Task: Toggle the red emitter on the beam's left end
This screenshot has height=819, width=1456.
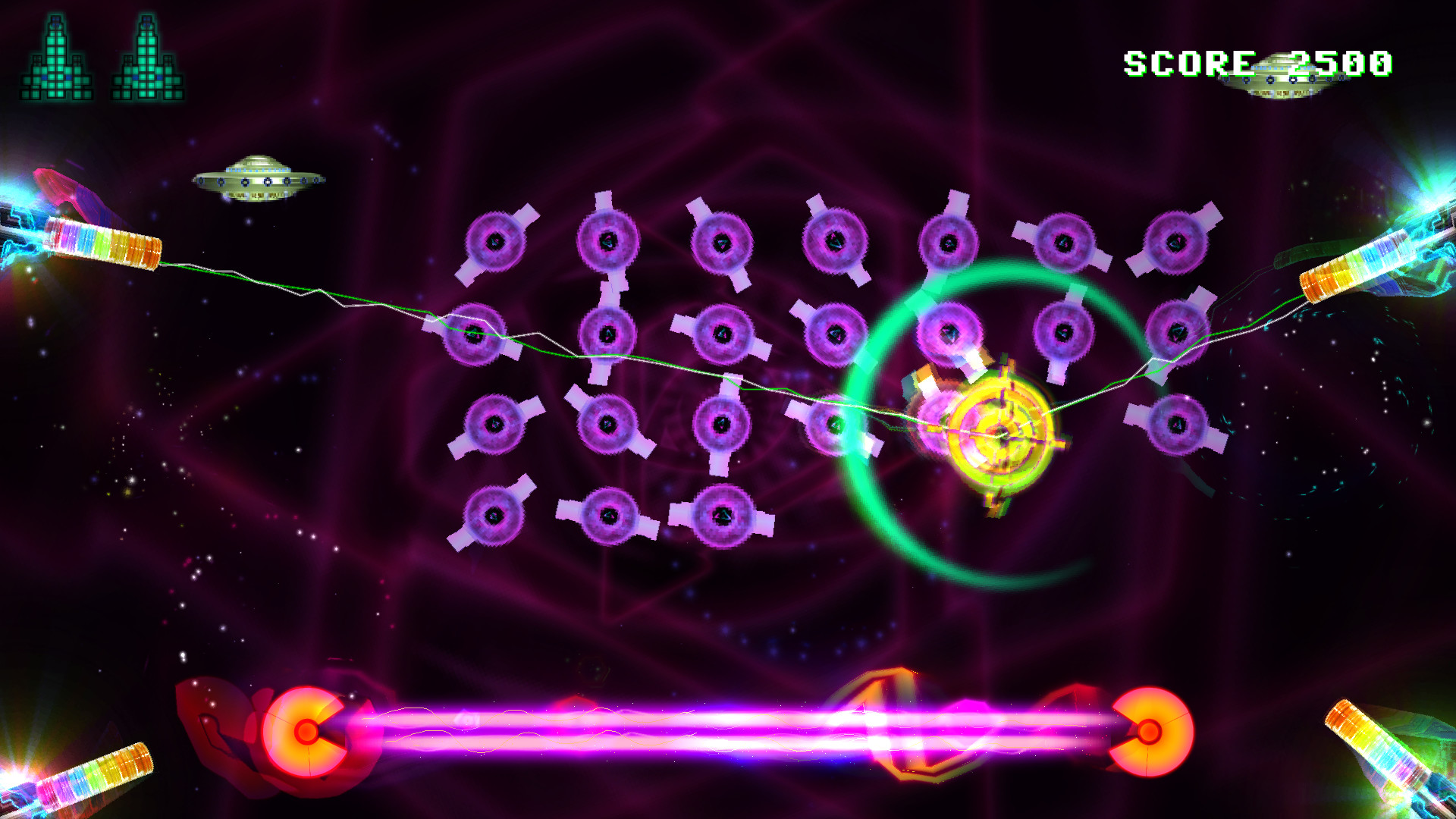Action: click(x=306, y=733)
